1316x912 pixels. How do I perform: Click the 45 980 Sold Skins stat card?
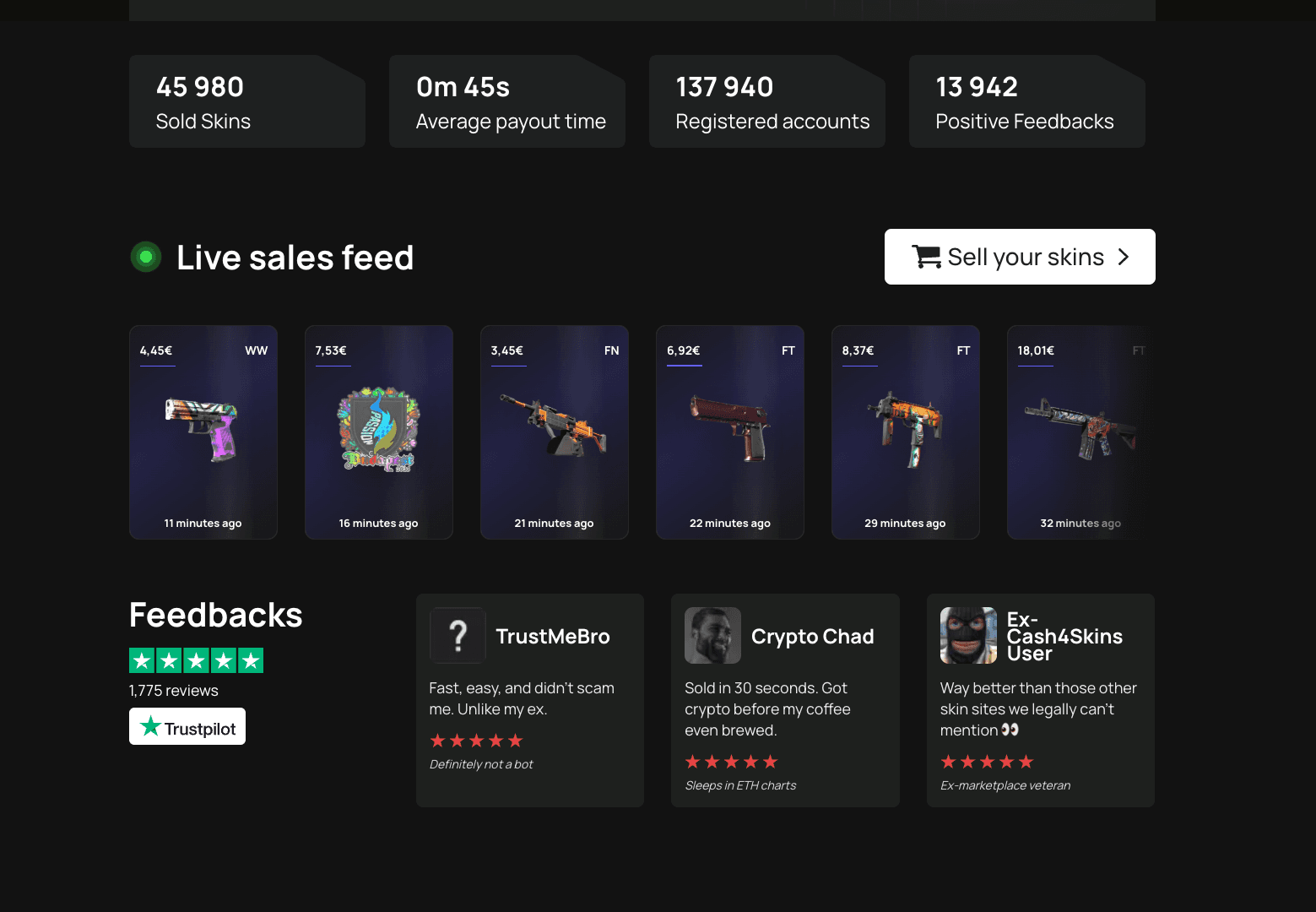pyautogui.click(x=246, y=100)
